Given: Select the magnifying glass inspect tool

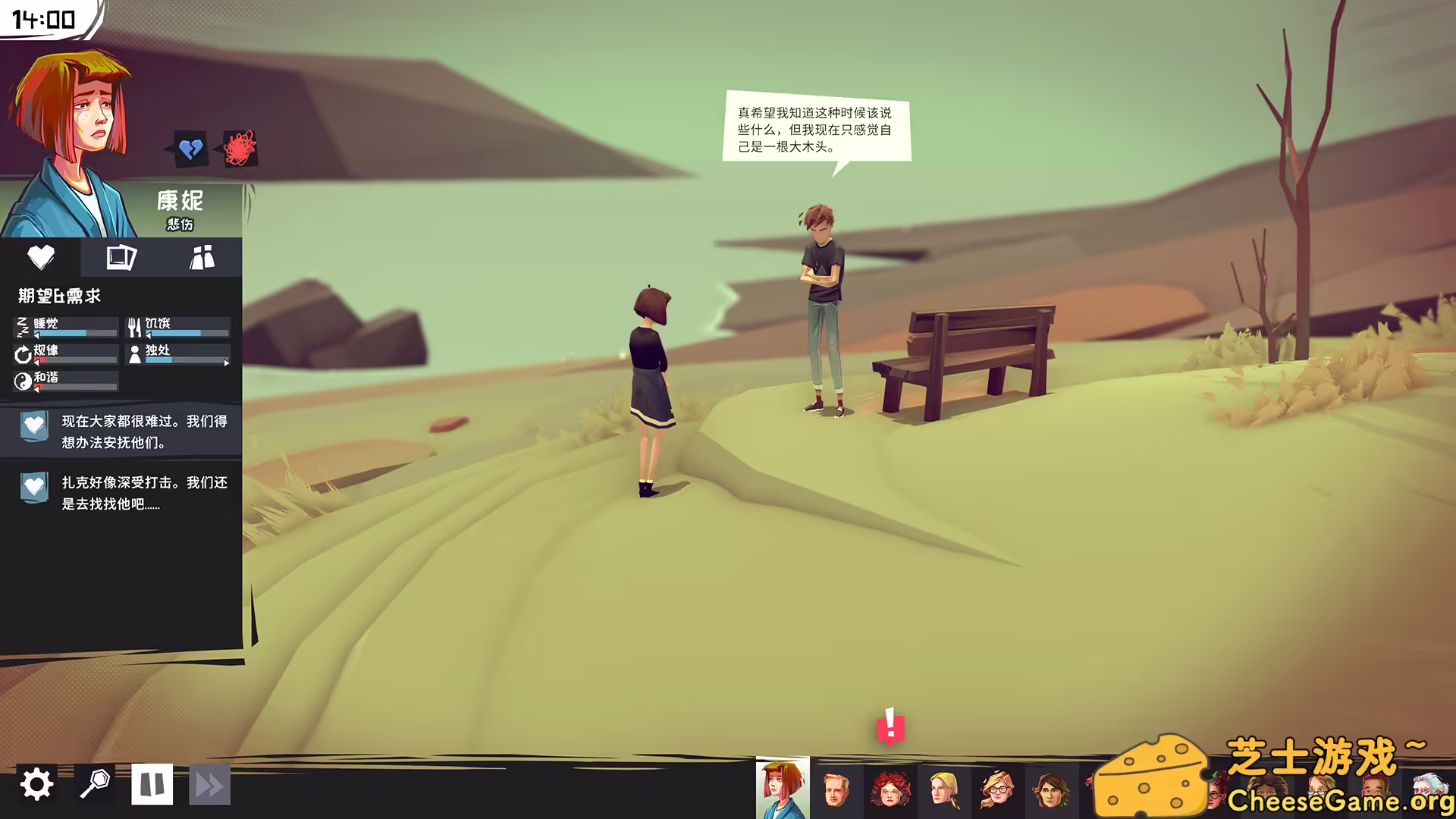Looking at the screenshot, I should pyautogui.click(x=96, y=784).
